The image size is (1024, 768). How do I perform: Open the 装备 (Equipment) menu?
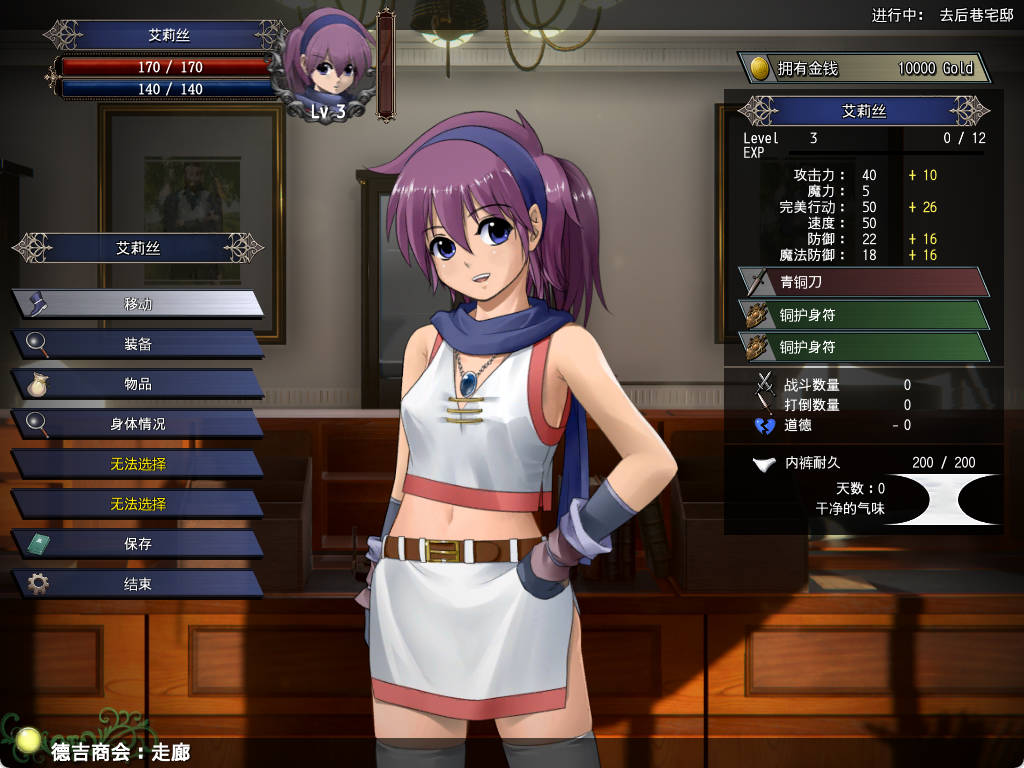click(x=138, y=344)
